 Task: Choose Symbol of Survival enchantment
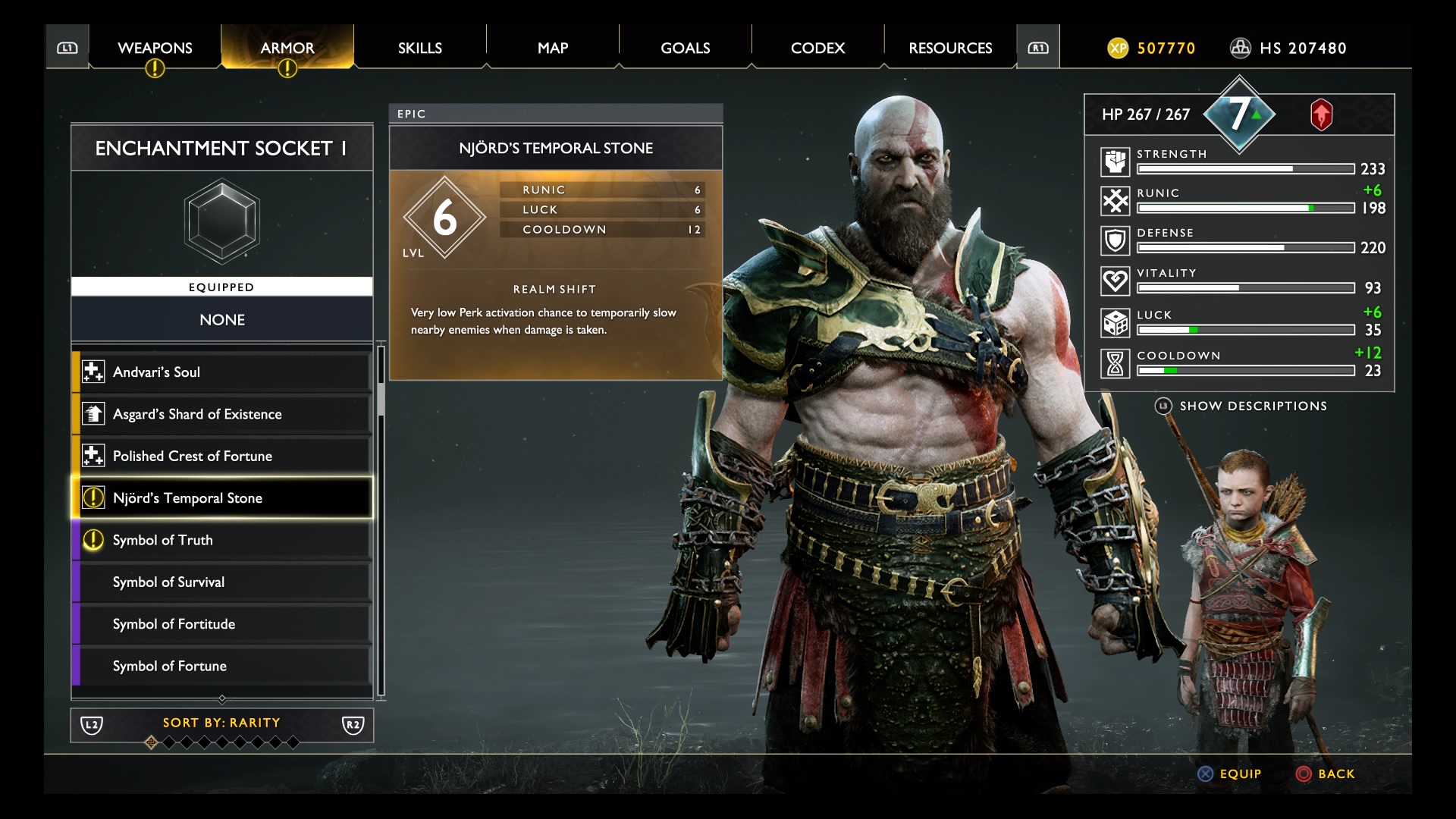pos(222,582)
